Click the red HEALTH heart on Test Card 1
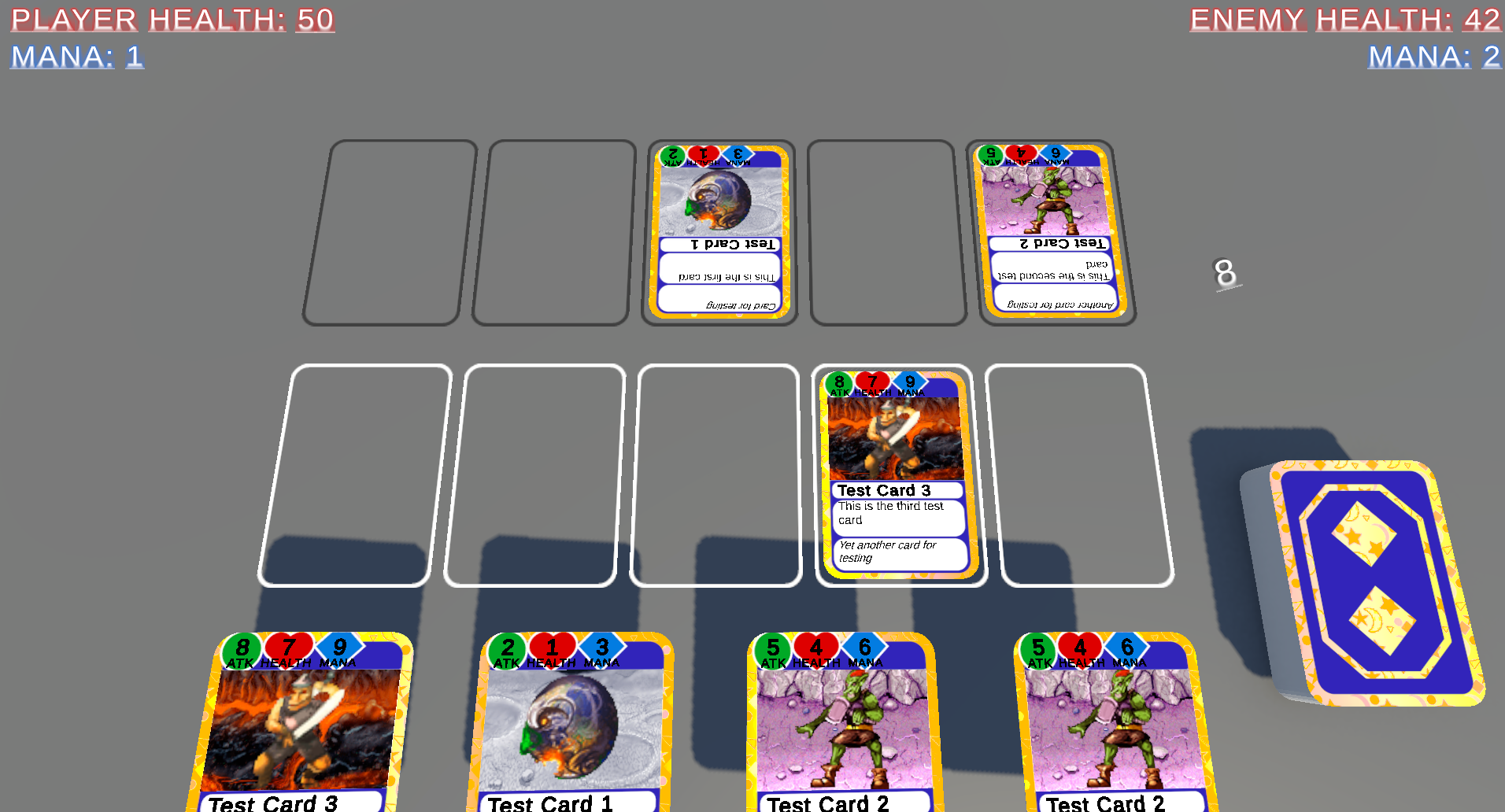1505x812 pixels. coord(552,648)
